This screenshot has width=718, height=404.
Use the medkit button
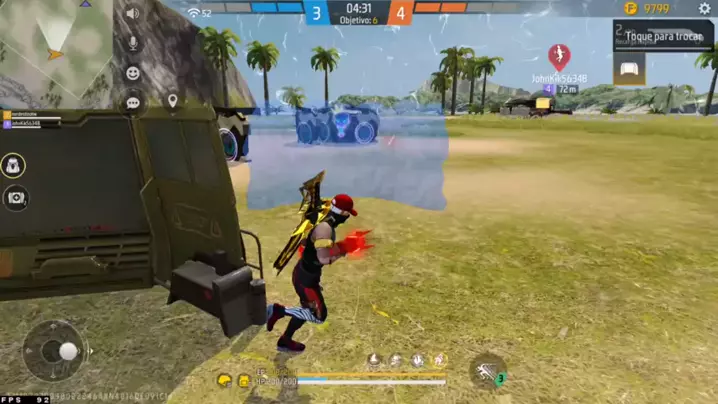coord(15,198)
